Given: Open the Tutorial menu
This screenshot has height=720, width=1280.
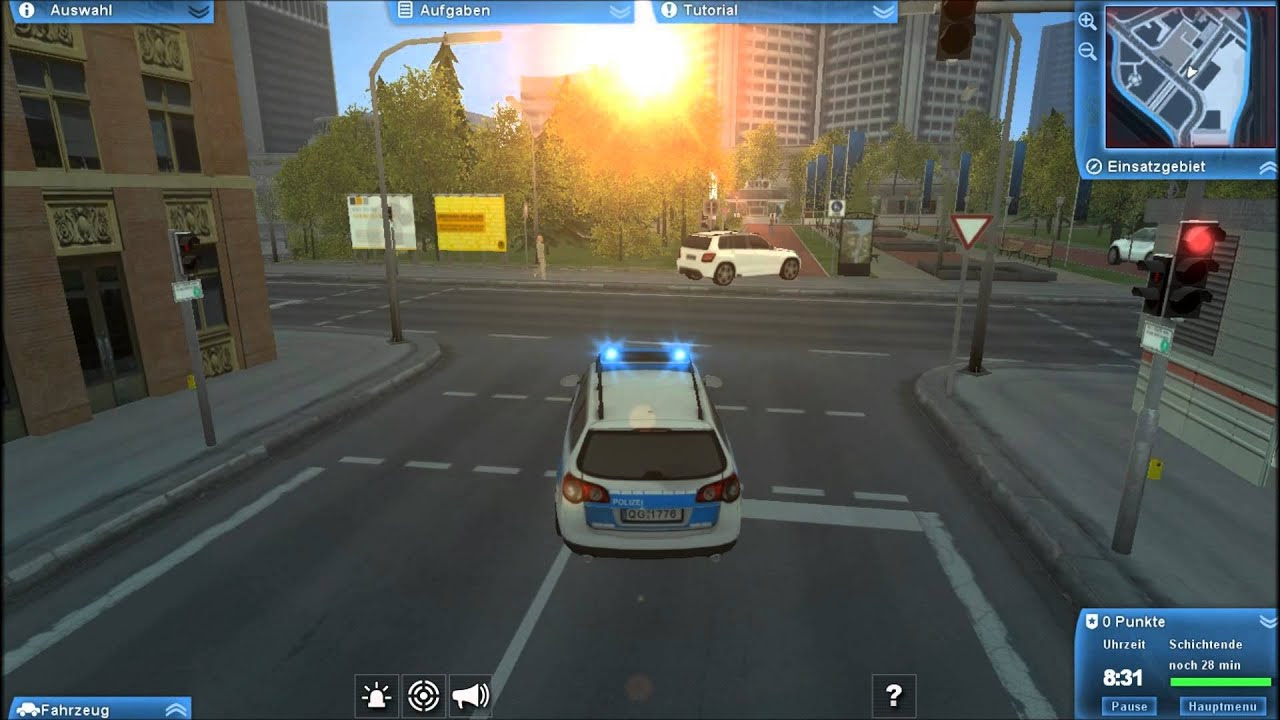Looking at the screenshot, I should pyautogui.click(x=710, y=10).
